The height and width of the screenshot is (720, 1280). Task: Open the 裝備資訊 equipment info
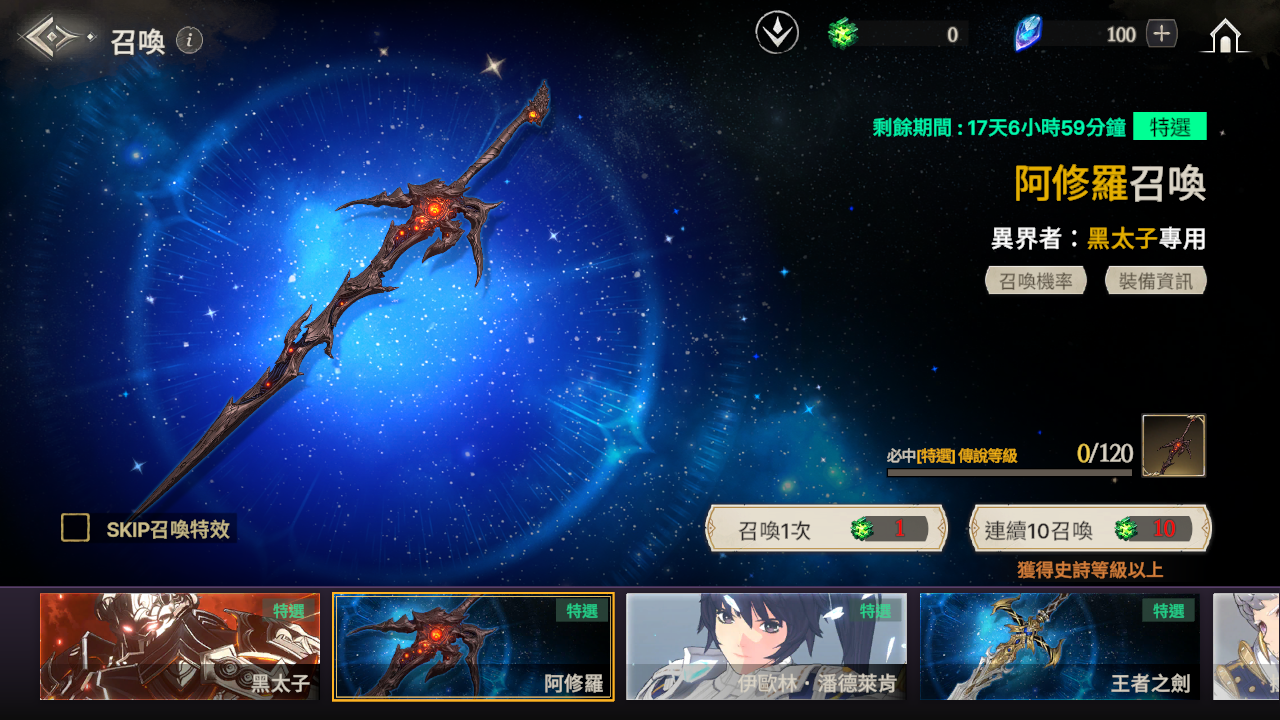(x=1156, y=281)
